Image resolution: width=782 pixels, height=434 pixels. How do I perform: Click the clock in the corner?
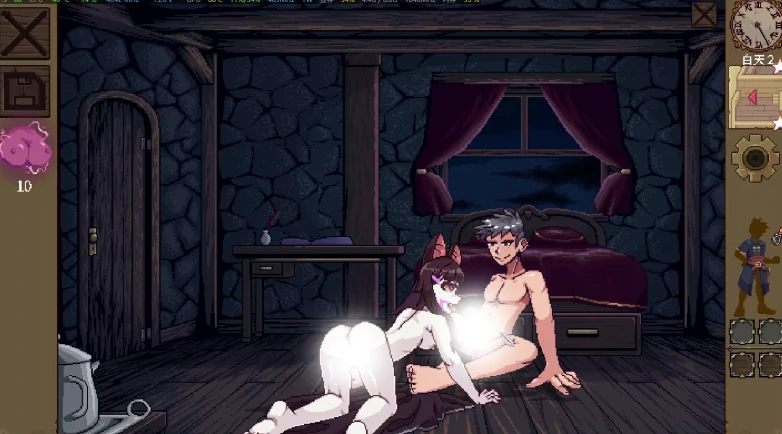(756, 24)
